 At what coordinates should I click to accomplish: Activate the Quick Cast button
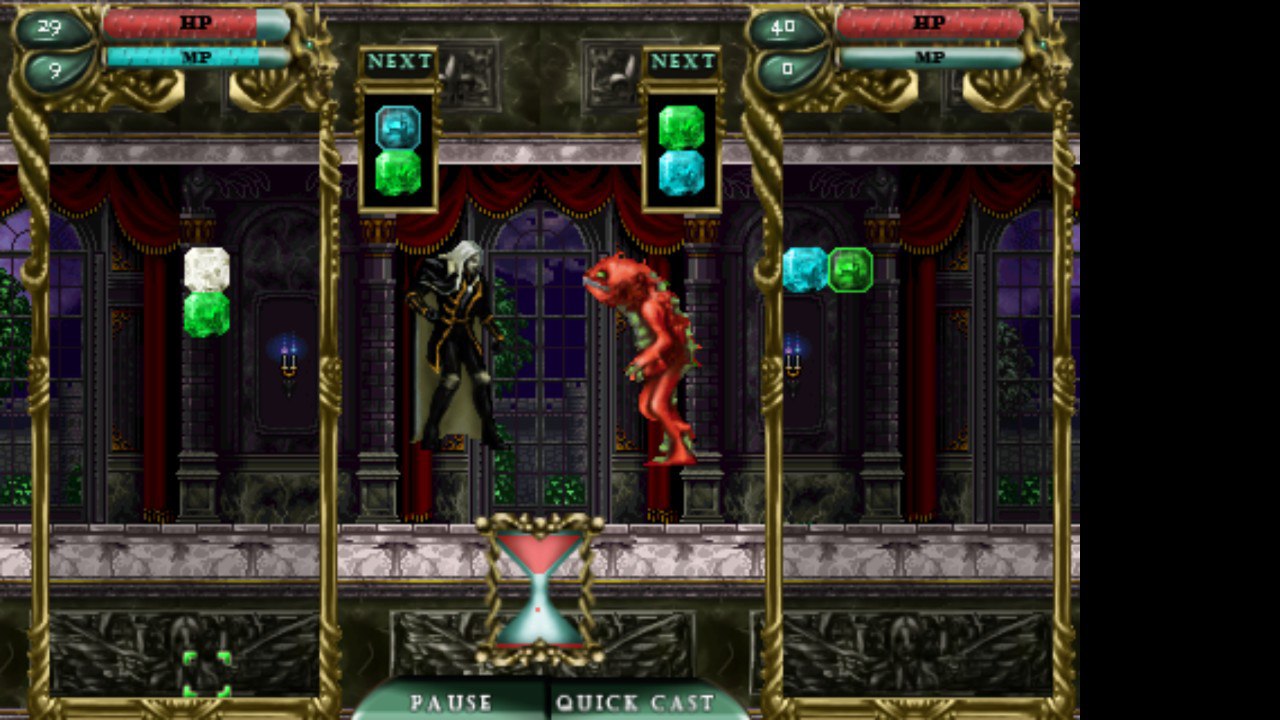tap(635, 701)
